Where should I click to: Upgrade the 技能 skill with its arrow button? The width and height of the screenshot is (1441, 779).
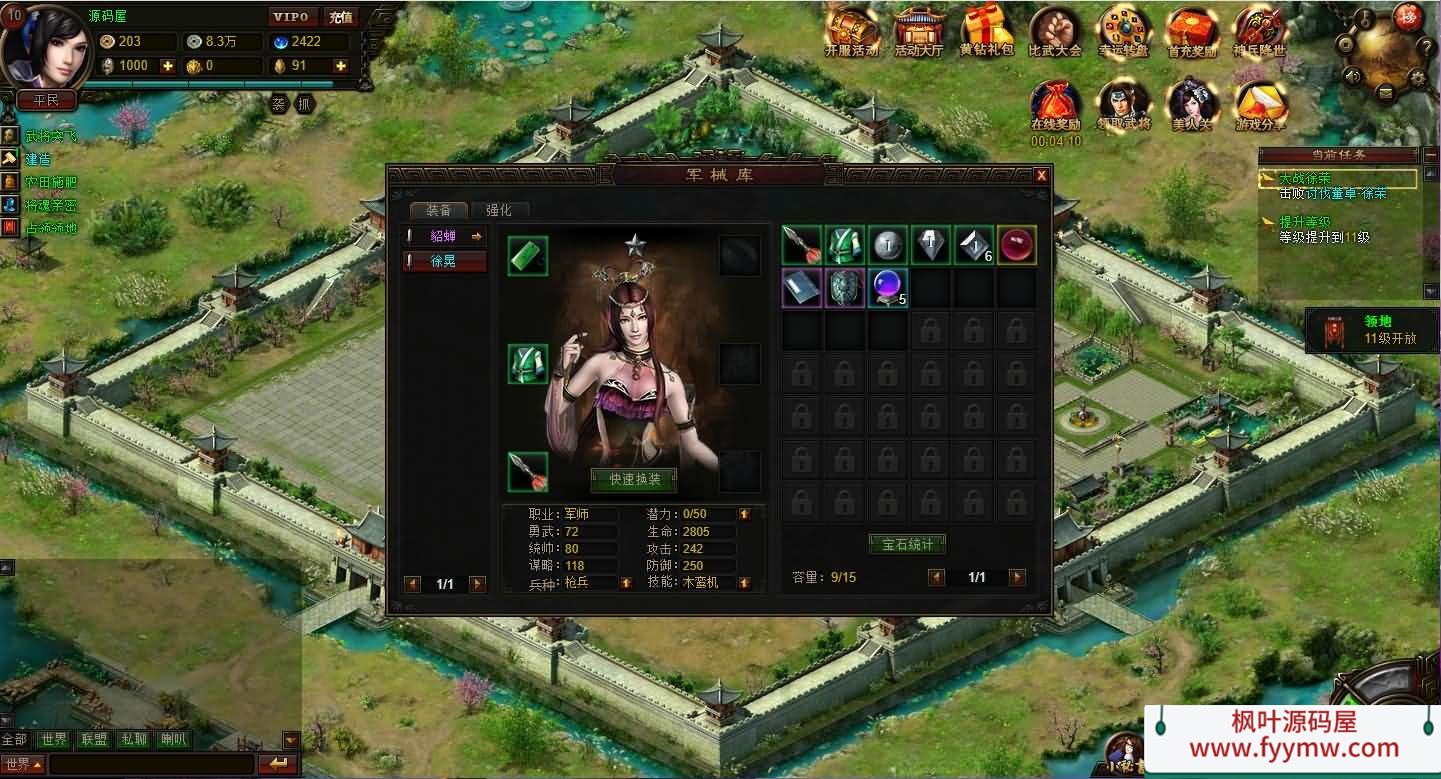[744, 582]
